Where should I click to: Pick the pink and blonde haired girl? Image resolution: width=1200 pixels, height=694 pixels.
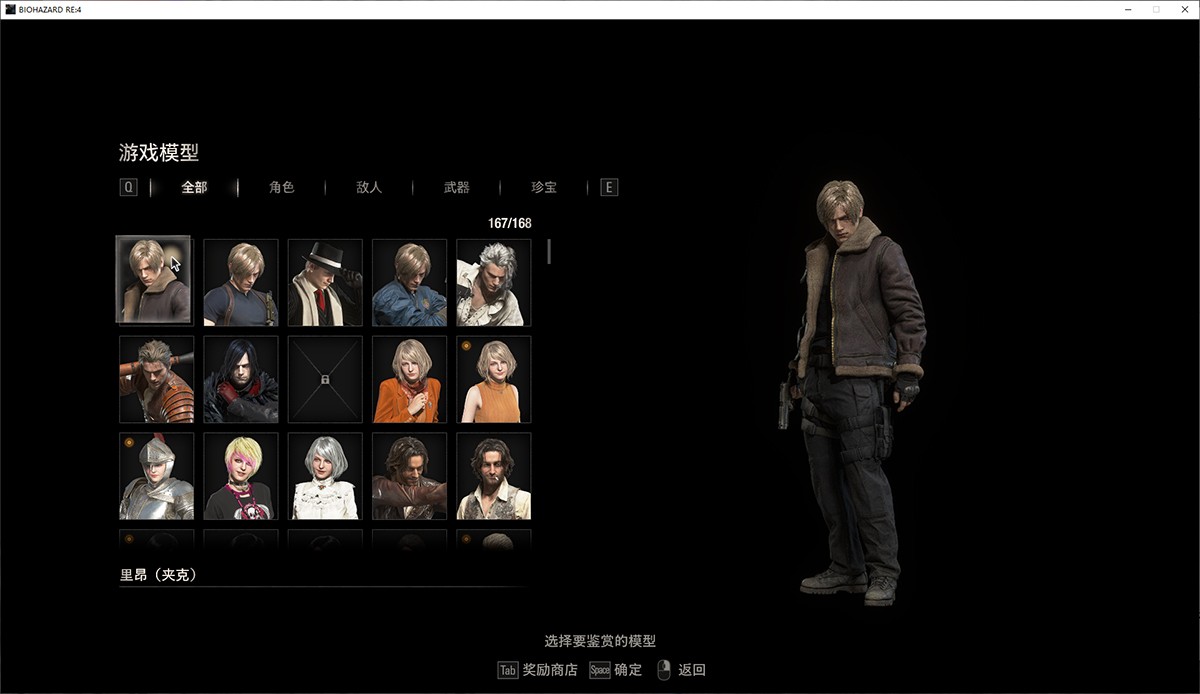pos(241,476)
